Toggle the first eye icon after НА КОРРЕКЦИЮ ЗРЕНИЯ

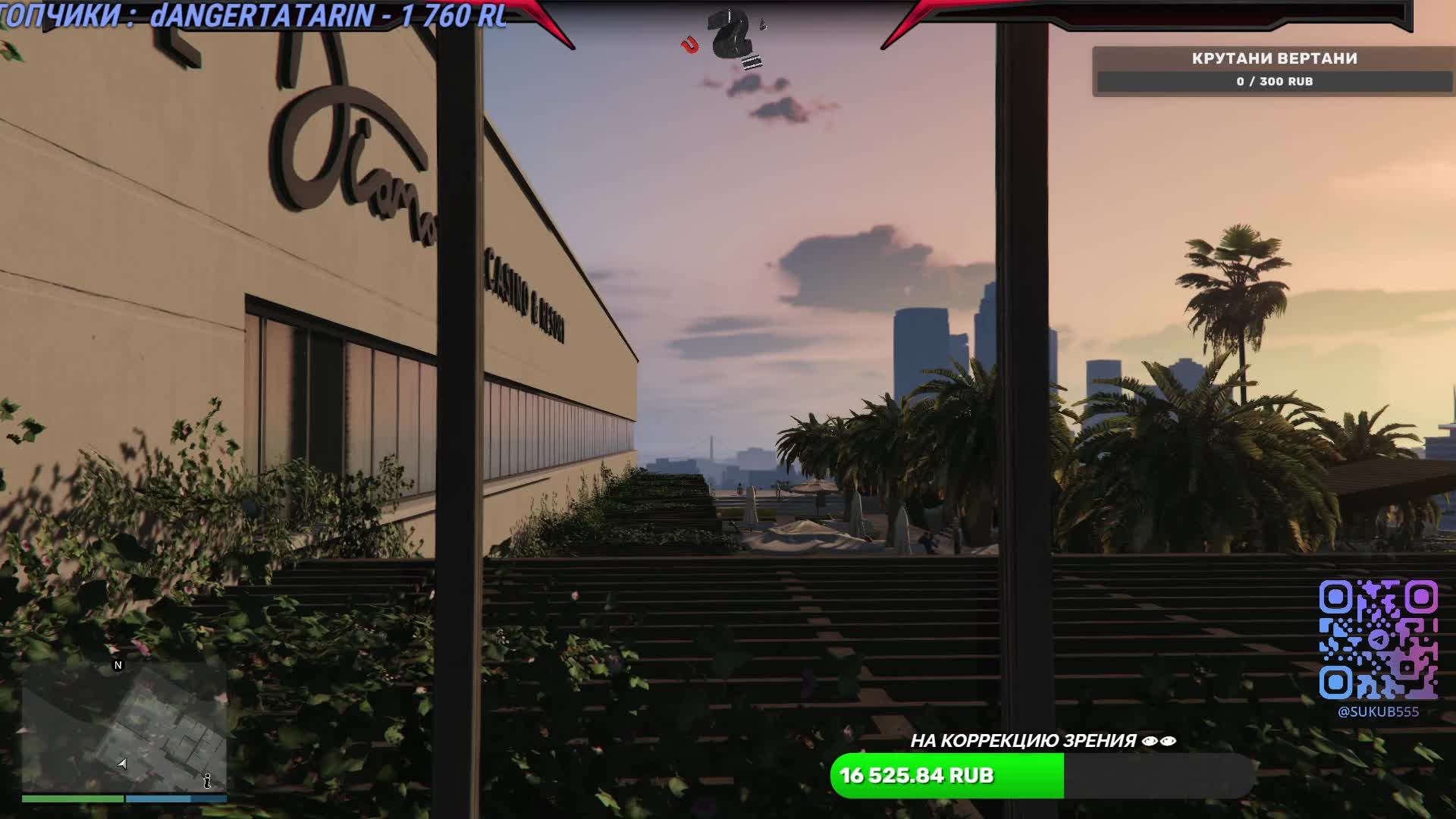click(x=1150, y=741)
